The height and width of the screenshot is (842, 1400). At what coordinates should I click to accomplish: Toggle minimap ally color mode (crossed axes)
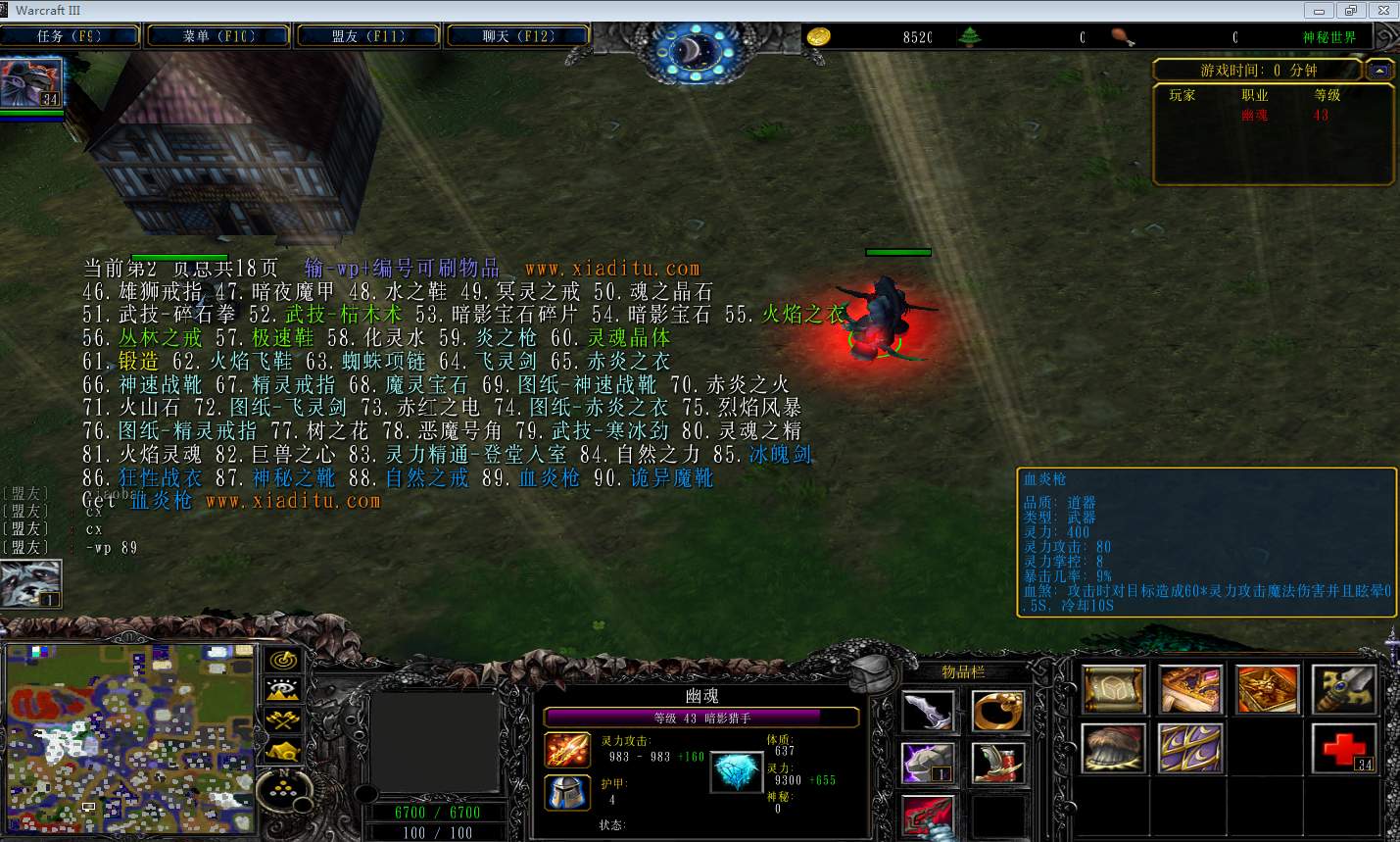[283, 720]
